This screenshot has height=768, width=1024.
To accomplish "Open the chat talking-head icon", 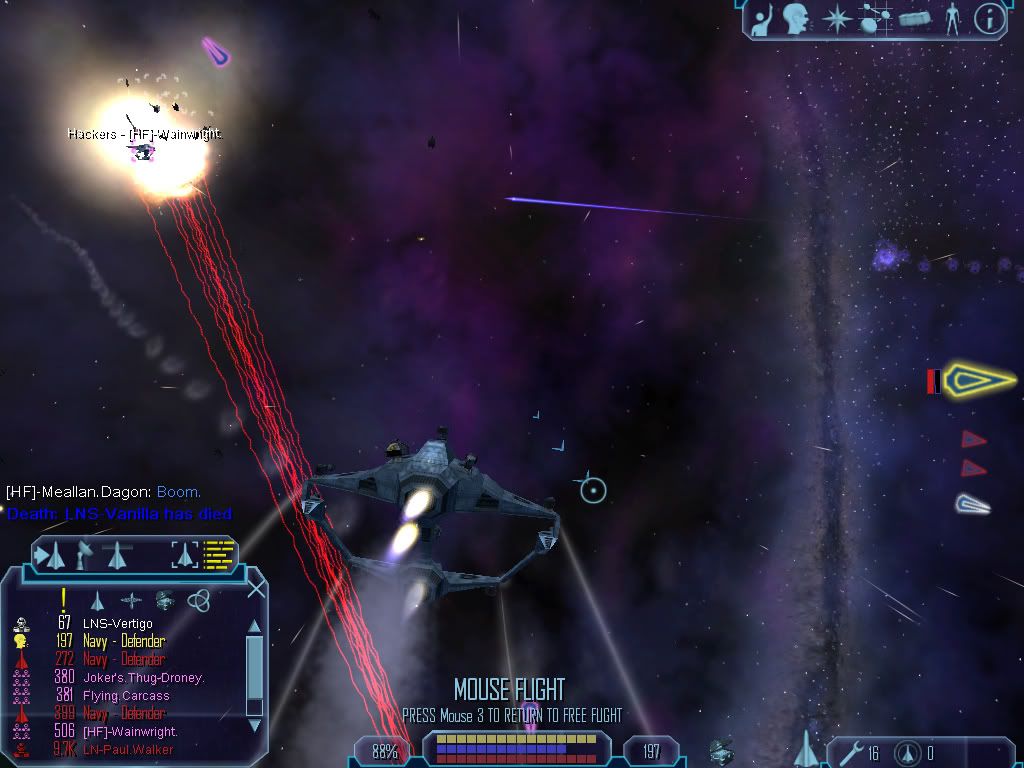I will (796, 19).
